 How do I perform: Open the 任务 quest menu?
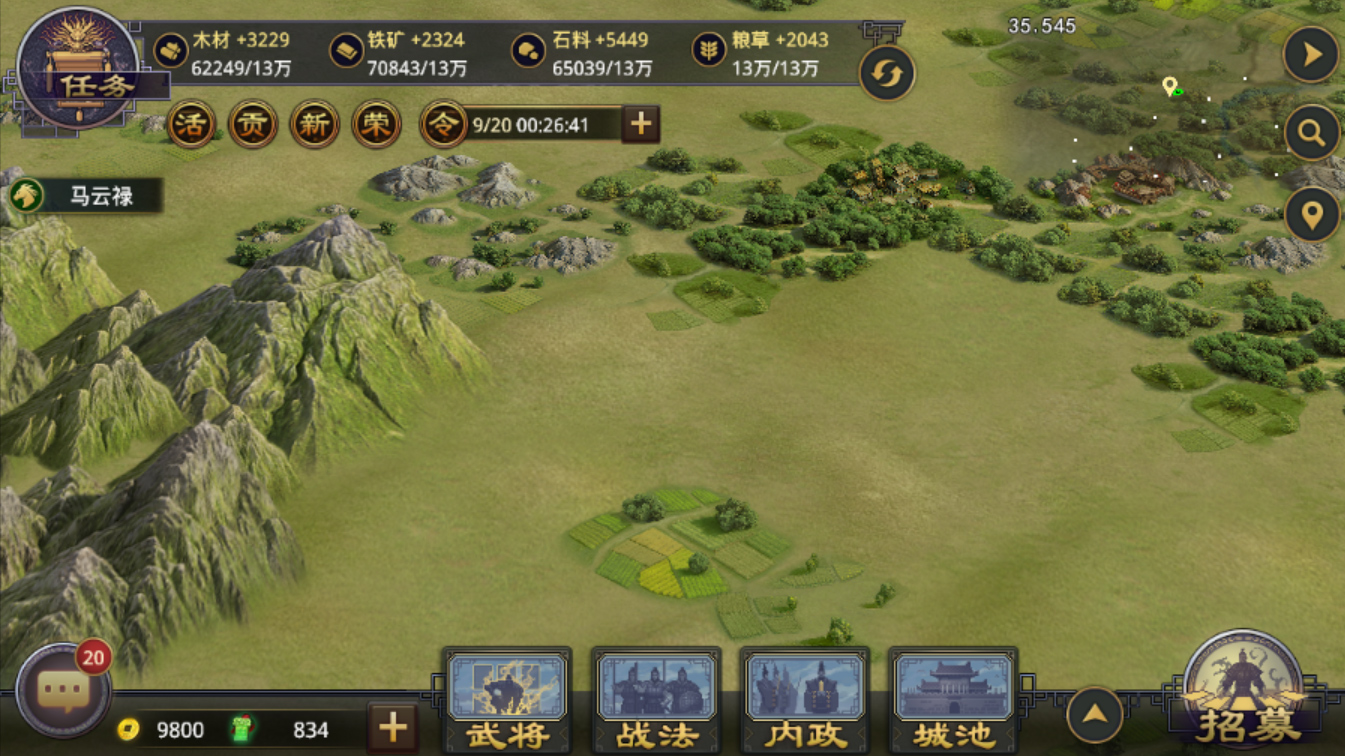[79, 70]
